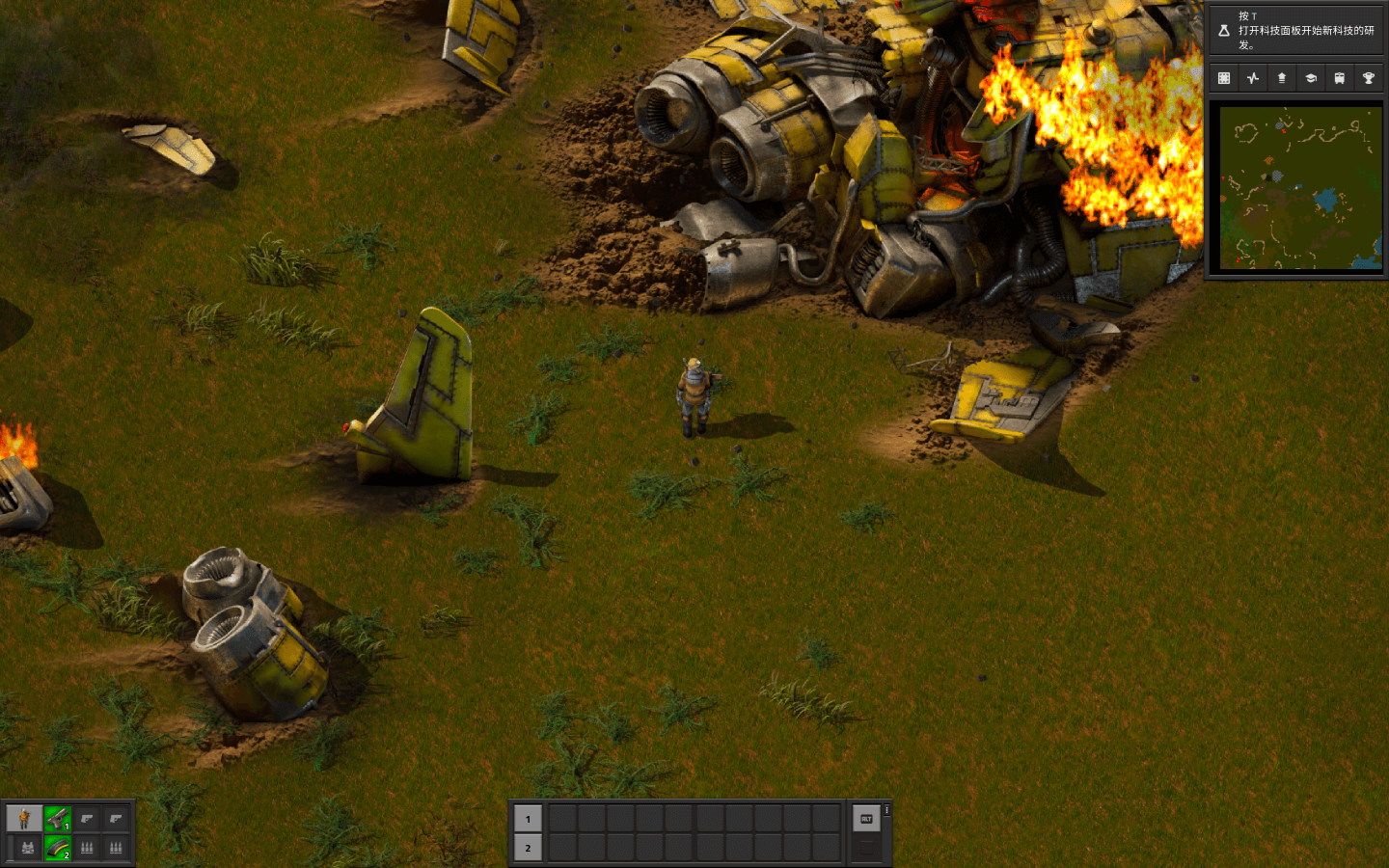This screenshot has height=868, width=1389.
Task: Open the trains overview icon
Action: [x=1339, y=77]
